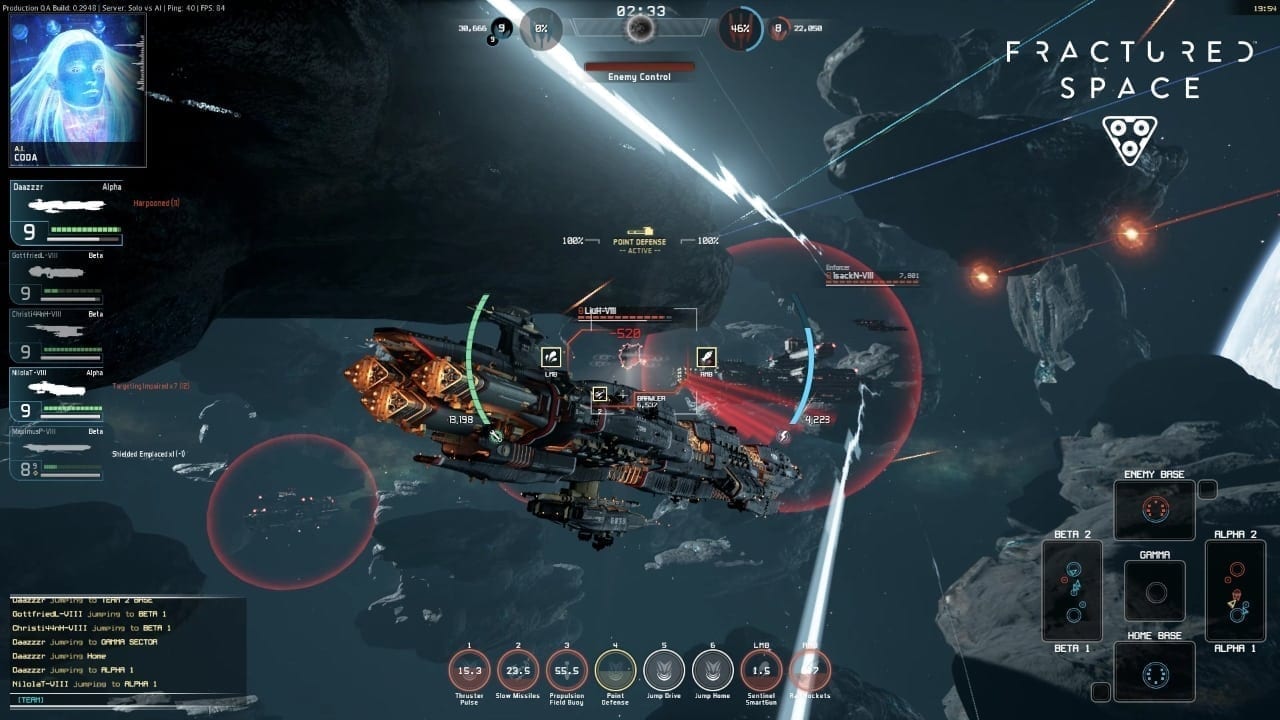Open the Beta lane sector panel
The width and height of the screenshot is (1280, 720).
[1072, 591]
